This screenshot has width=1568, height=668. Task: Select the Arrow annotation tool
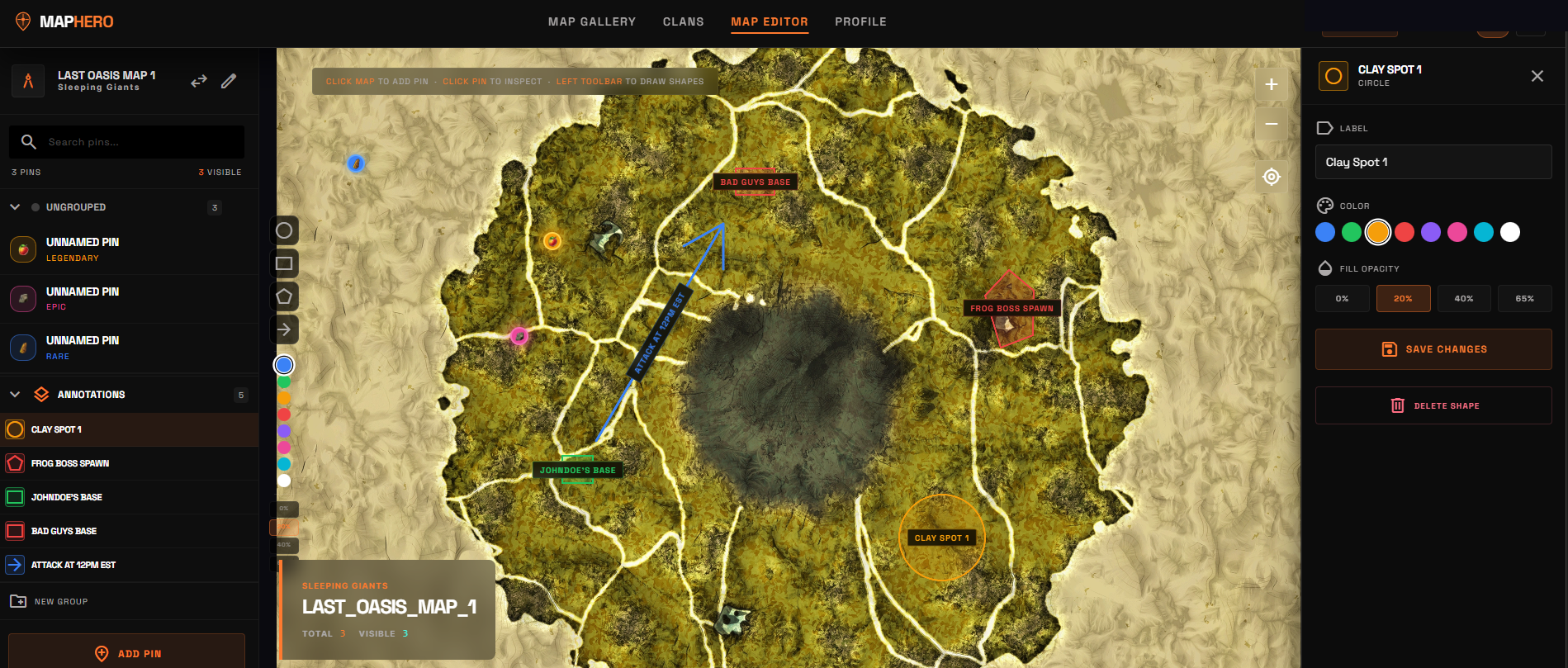pos(284,329)
